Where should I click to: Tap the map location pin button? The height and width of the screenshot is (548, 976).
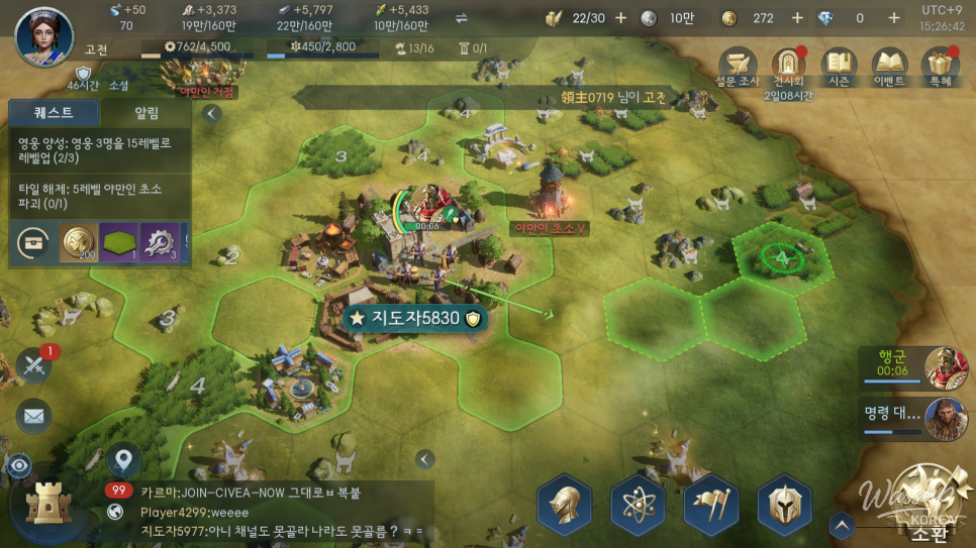[x=124, y=460]
